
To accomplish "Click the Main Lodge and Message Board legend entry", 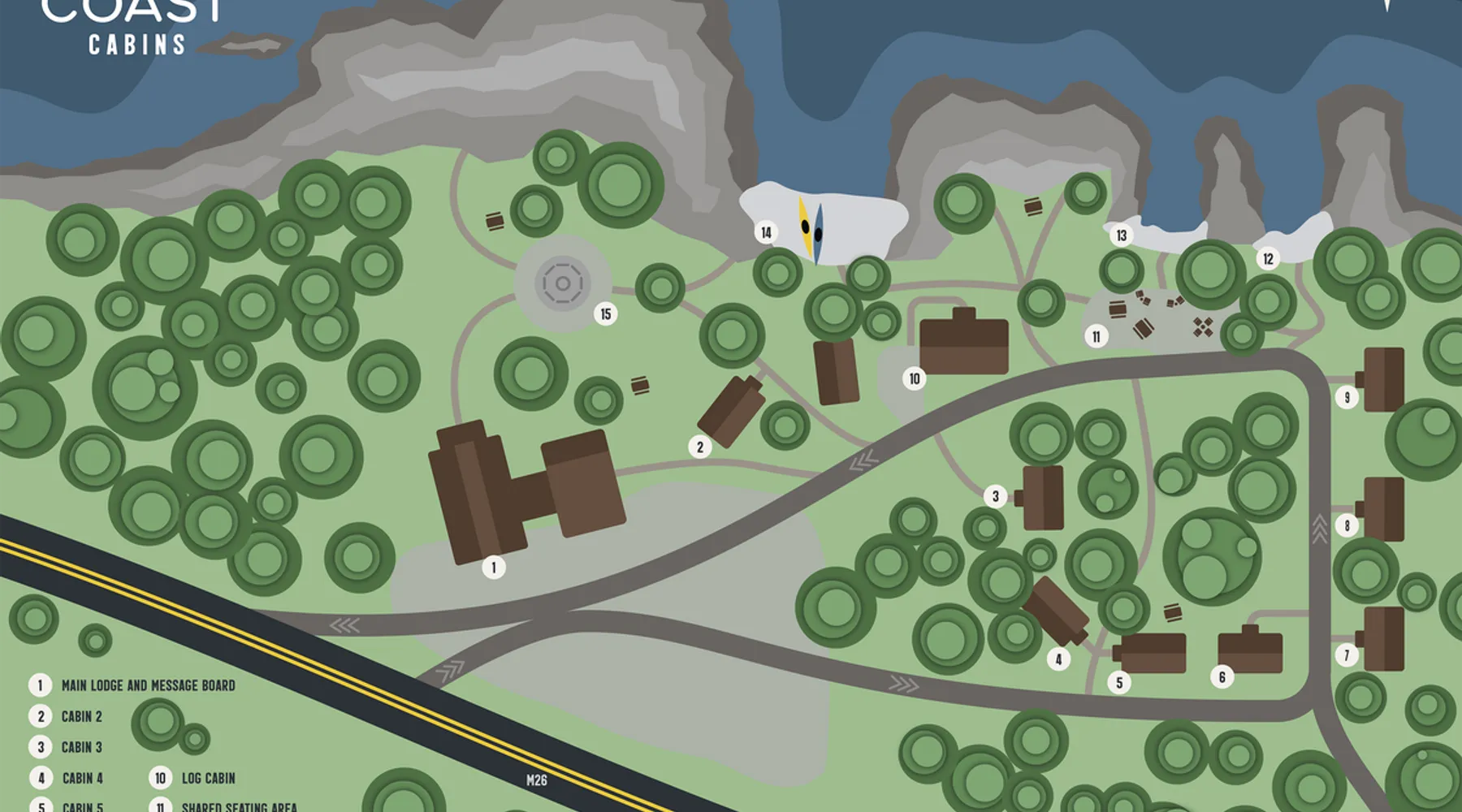I will pyautogui.click(x=148, y=685).
